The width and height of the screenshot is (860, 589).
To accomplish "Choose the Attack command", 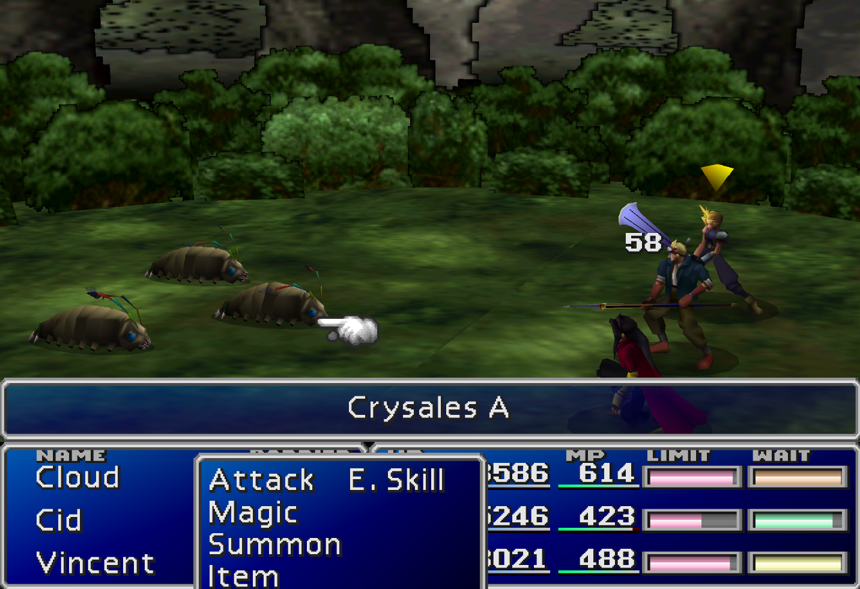I will point(261,481).
